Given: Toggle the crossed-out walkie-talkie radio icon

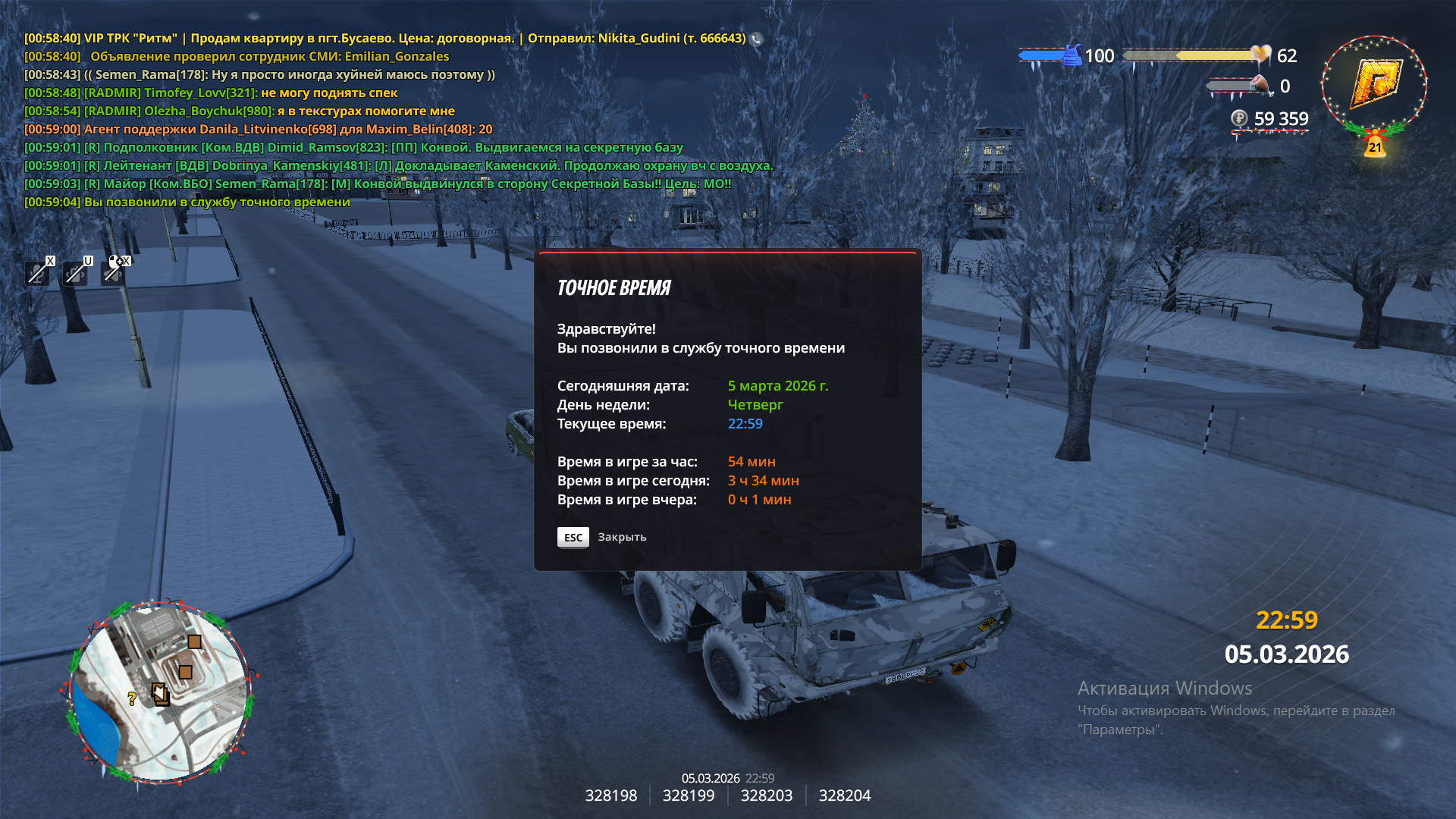Looking at the screenshot, I should [76, 272].
